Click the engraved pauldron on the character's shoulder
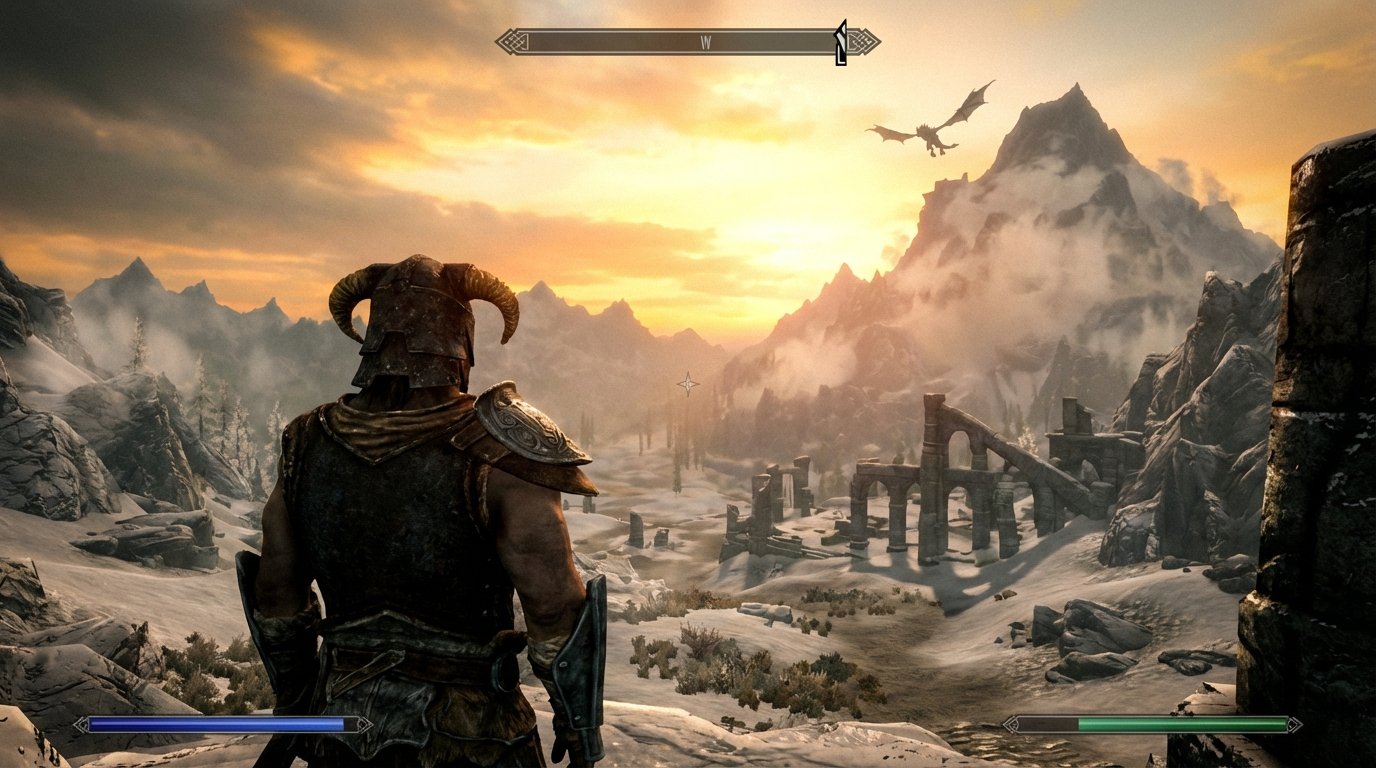 (530, 435)
